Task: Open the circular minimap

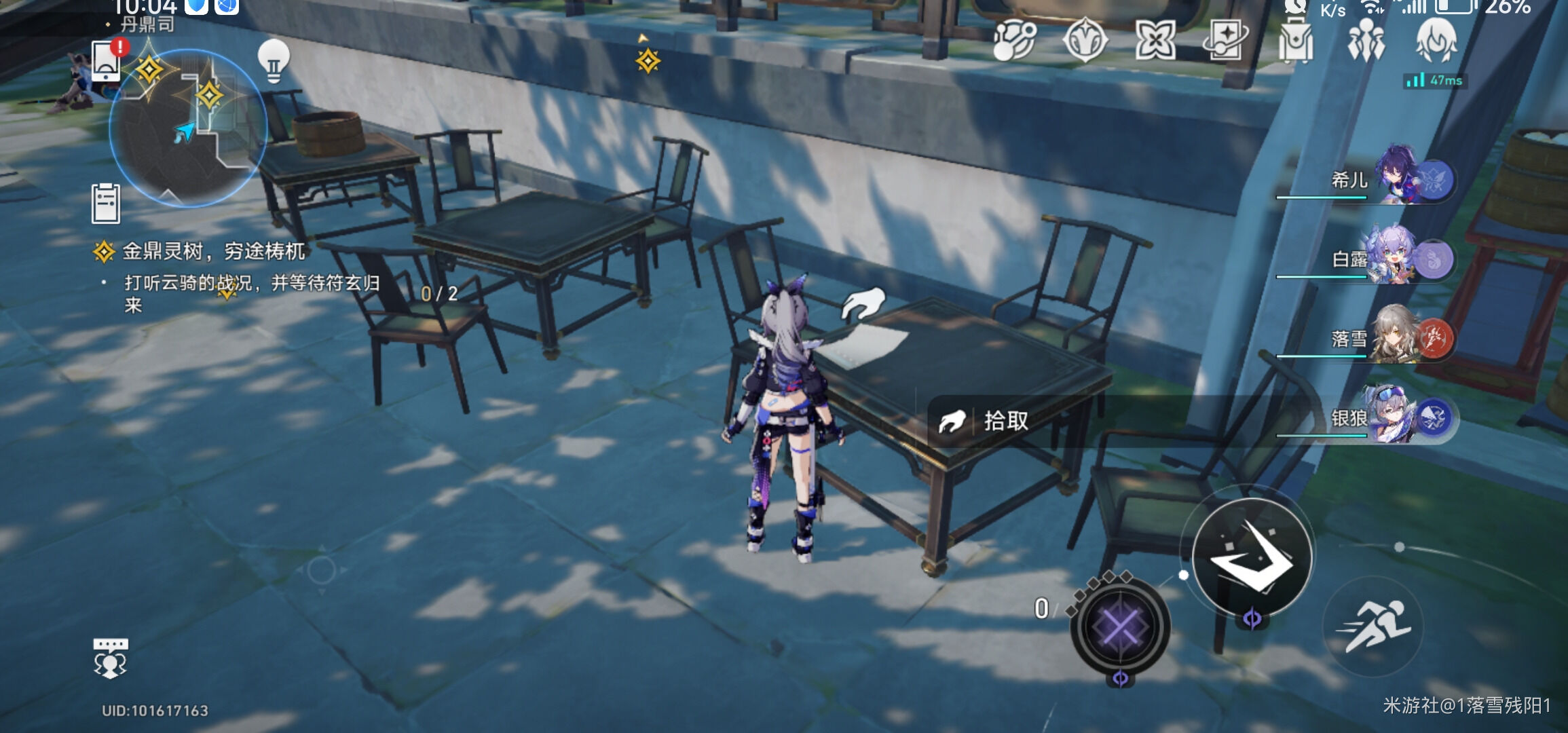Action: (187, 127)
